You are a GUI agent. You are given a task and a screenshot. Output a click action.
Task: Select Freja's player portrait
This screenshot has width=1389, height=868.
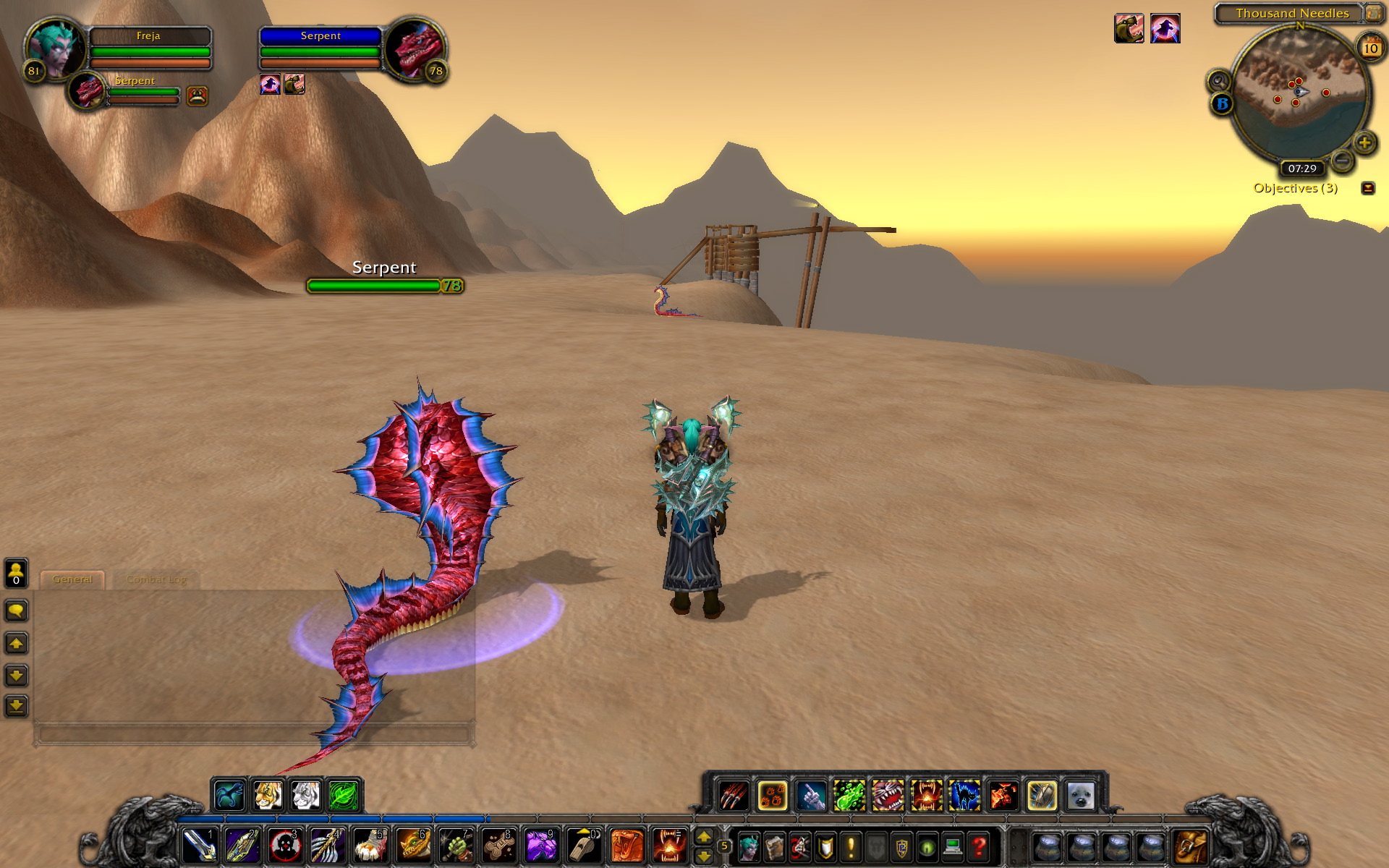coord(54,48)
